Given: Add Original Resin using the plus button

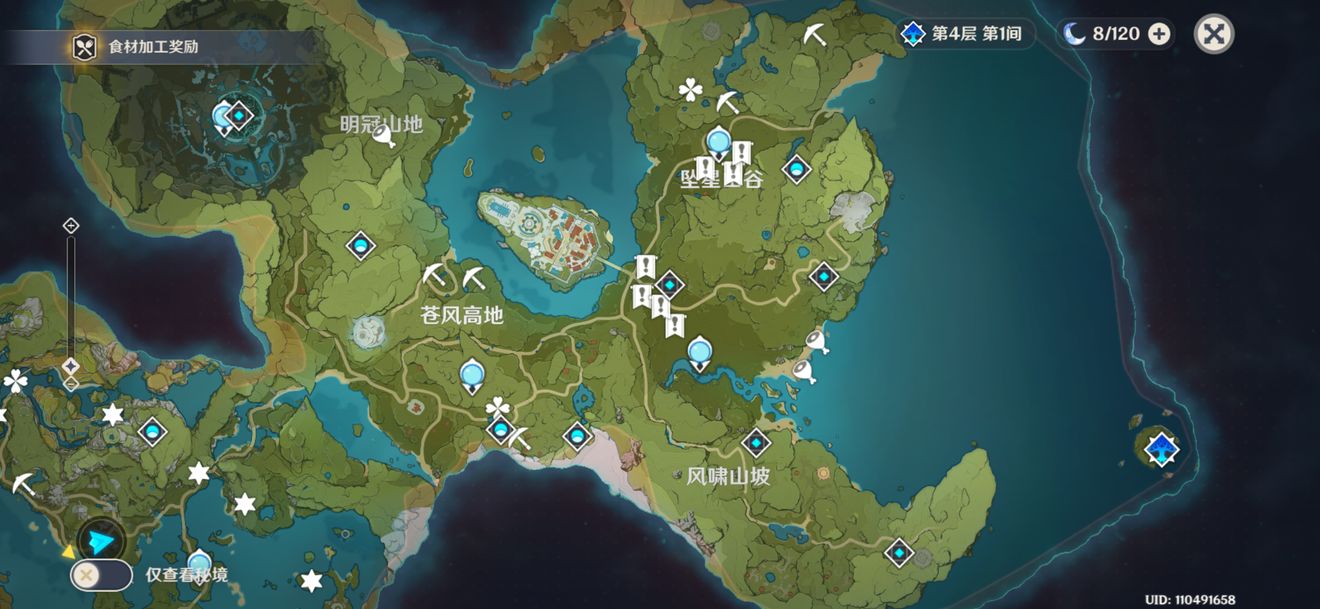Looking at the screenshot, I should tap(1159, 34).
